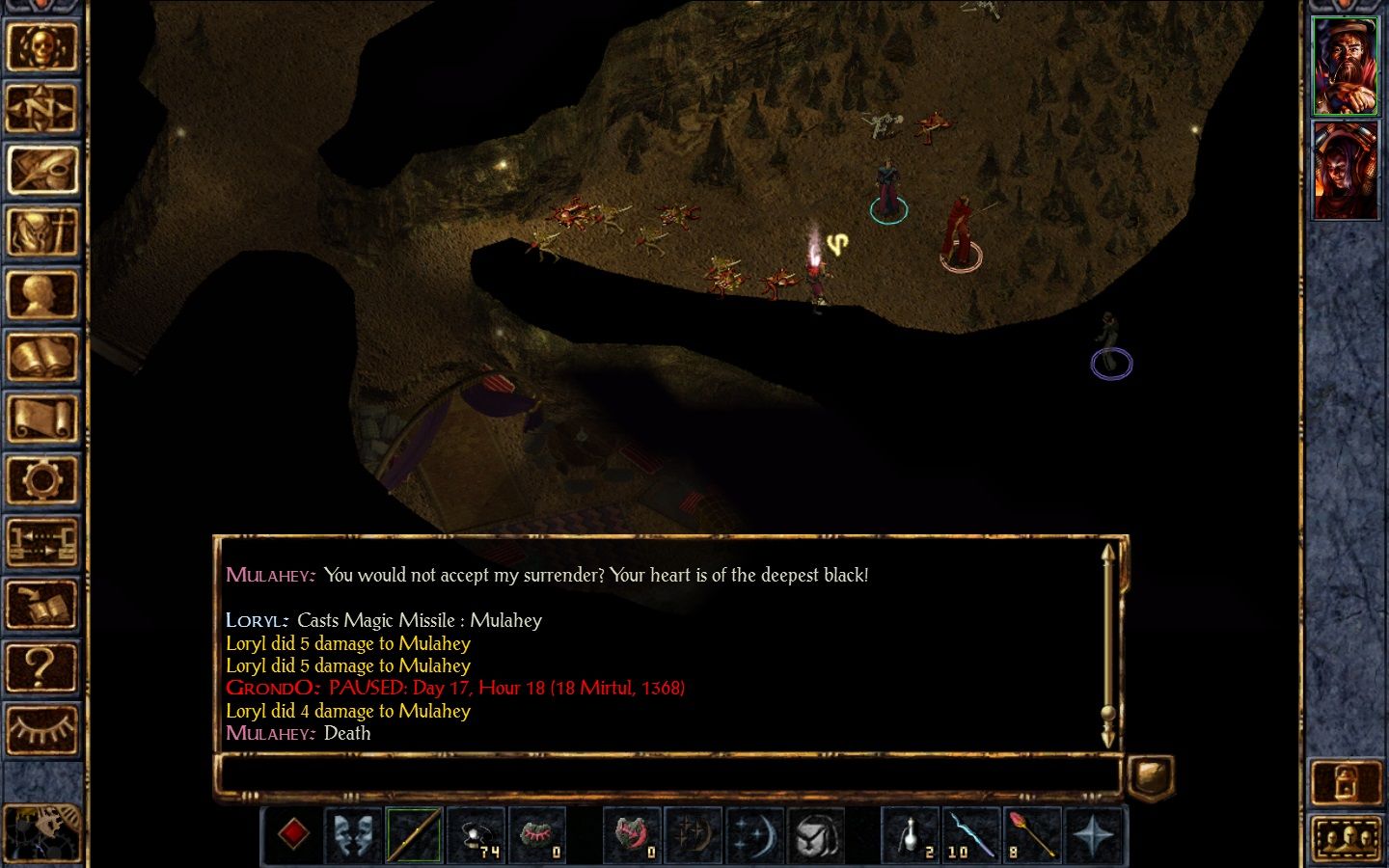The height and width of the screenshot is (868, 1389).
Task: Open the area map compass button
Action: [x=41, y=108]
